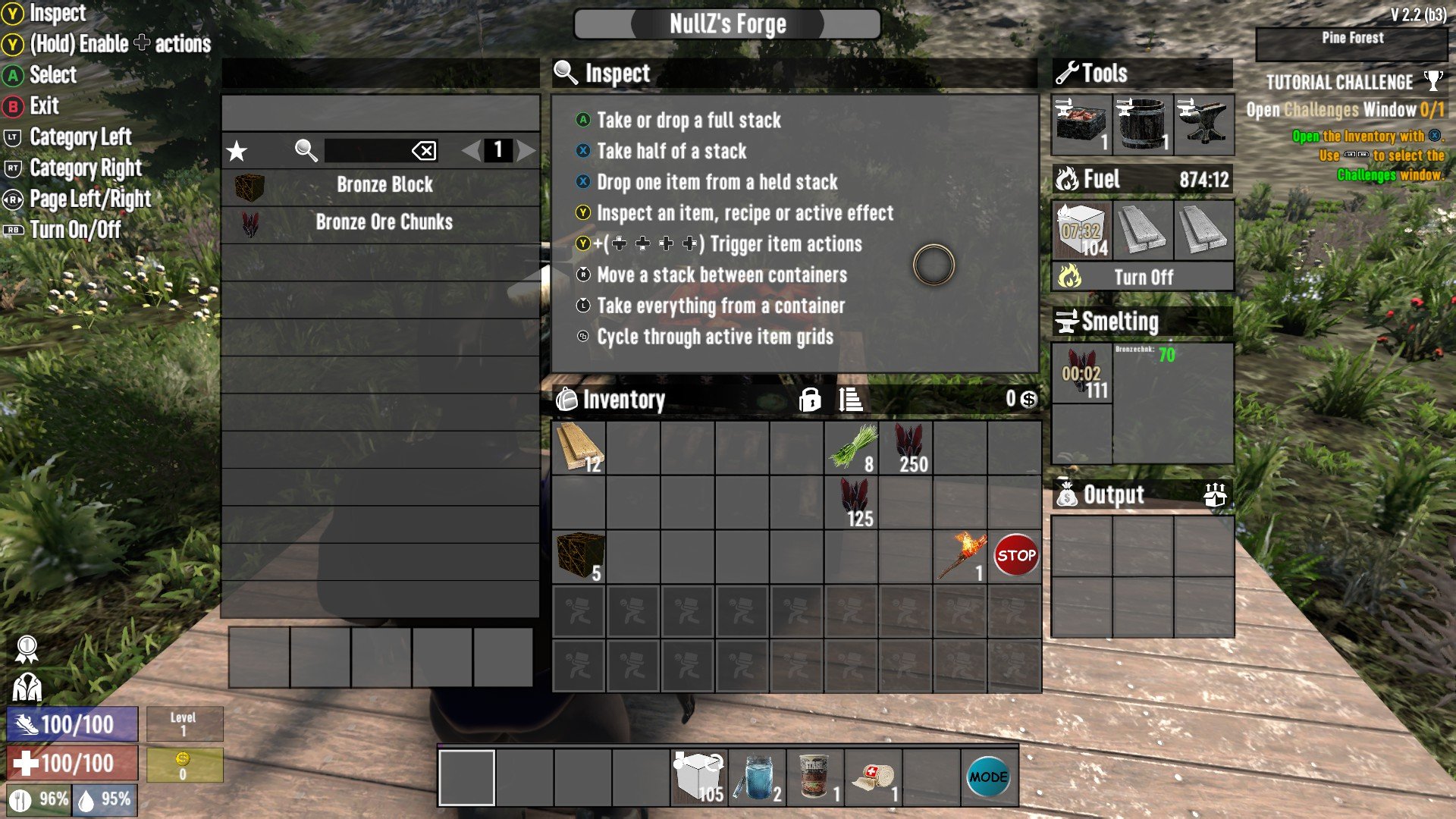
Task: Turn Off the forge fuel
Action: pyautogui.click(x=1143, y=277)
